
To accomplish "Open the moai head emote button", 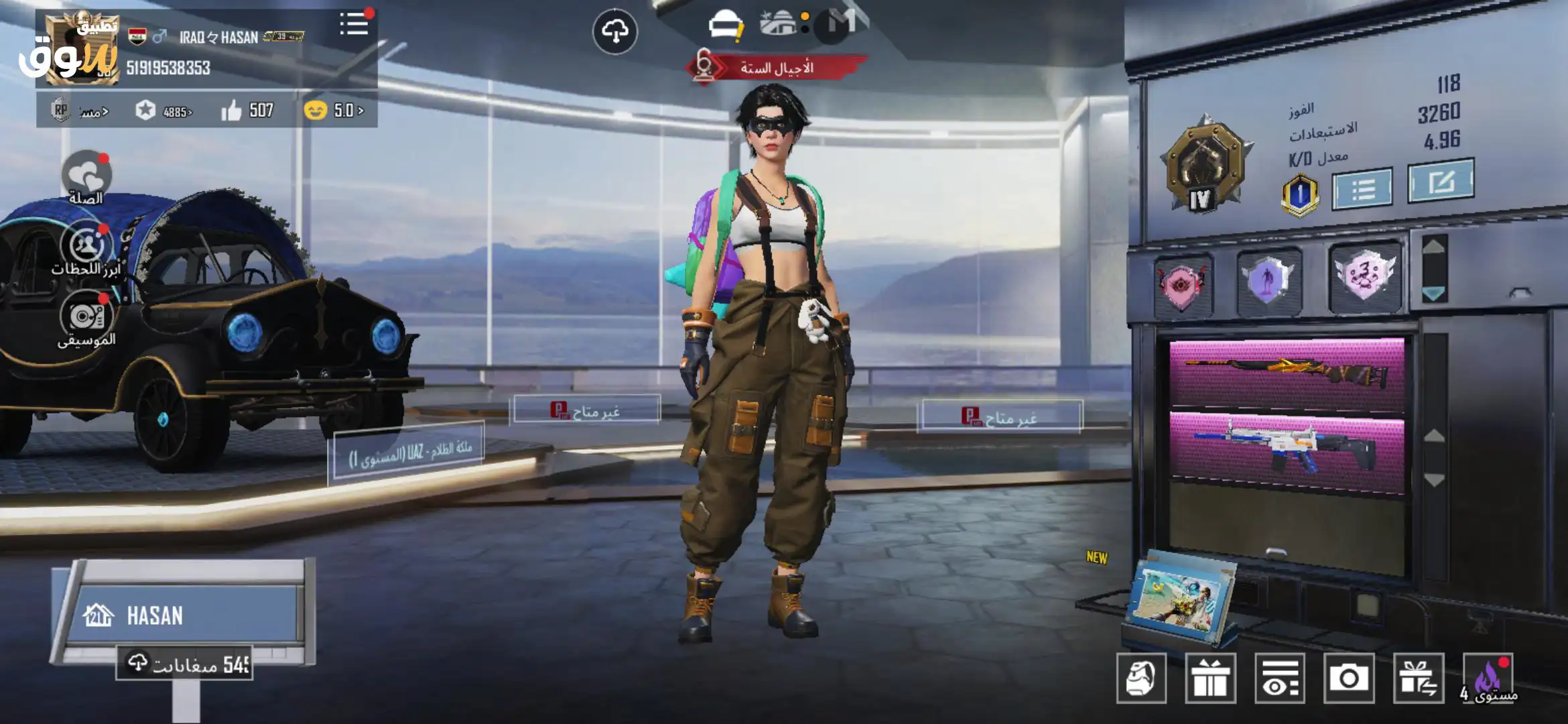I will 1141,678.
